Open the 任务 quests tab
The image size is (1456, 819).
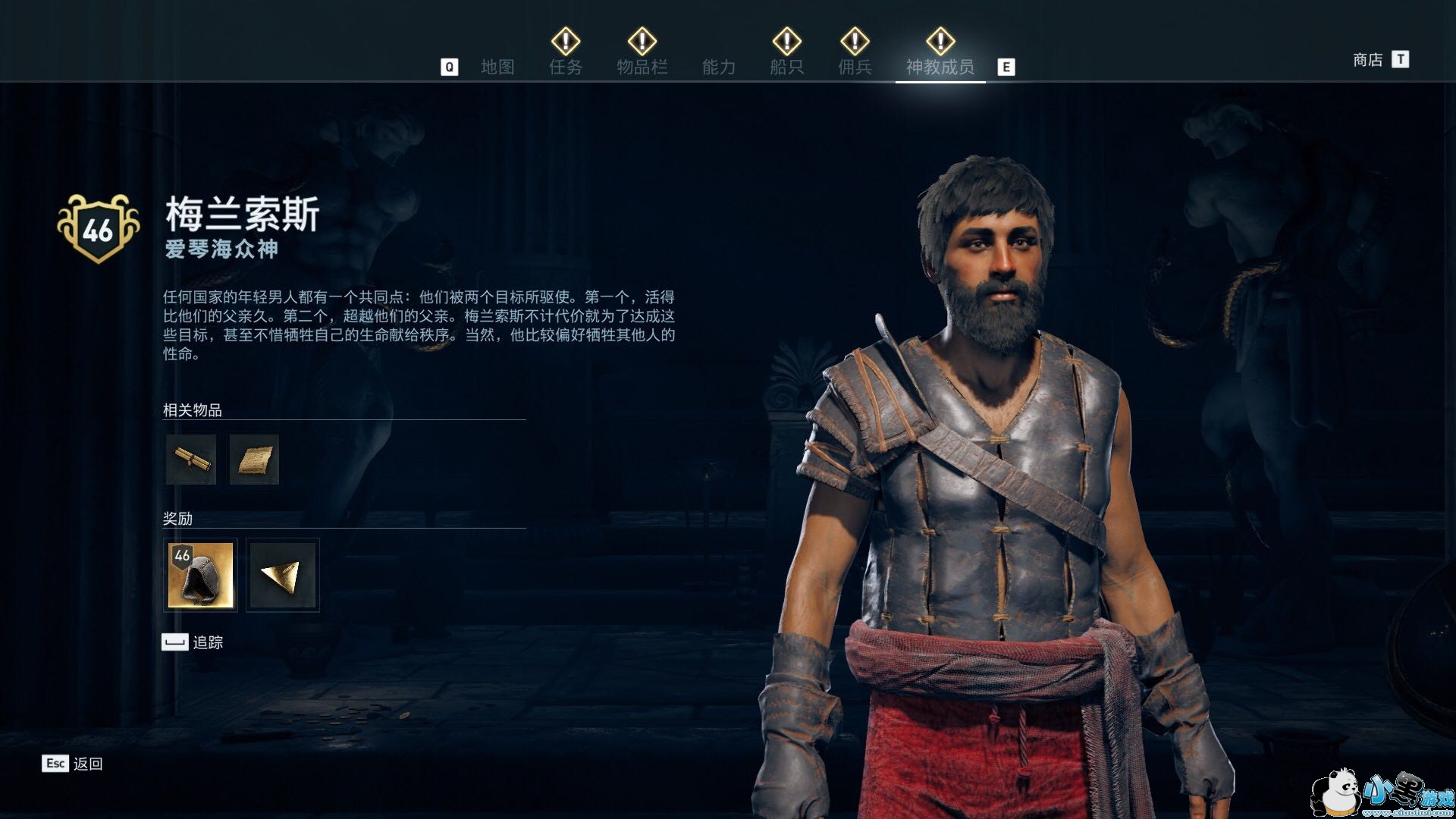tap(566, 67)
